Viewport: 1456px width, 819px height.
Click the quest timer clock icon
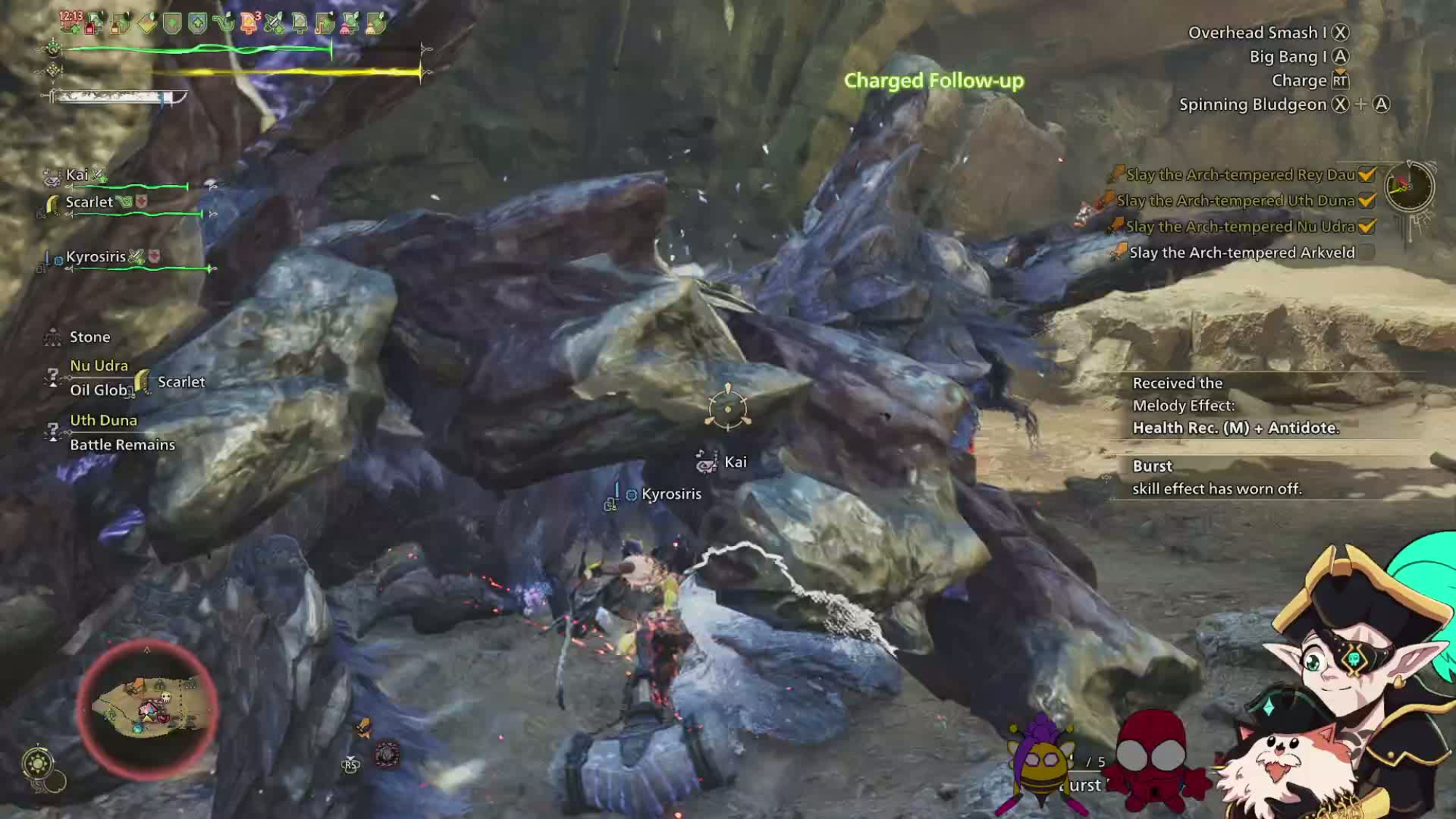pyautogui.click(x=1409, y=186)
